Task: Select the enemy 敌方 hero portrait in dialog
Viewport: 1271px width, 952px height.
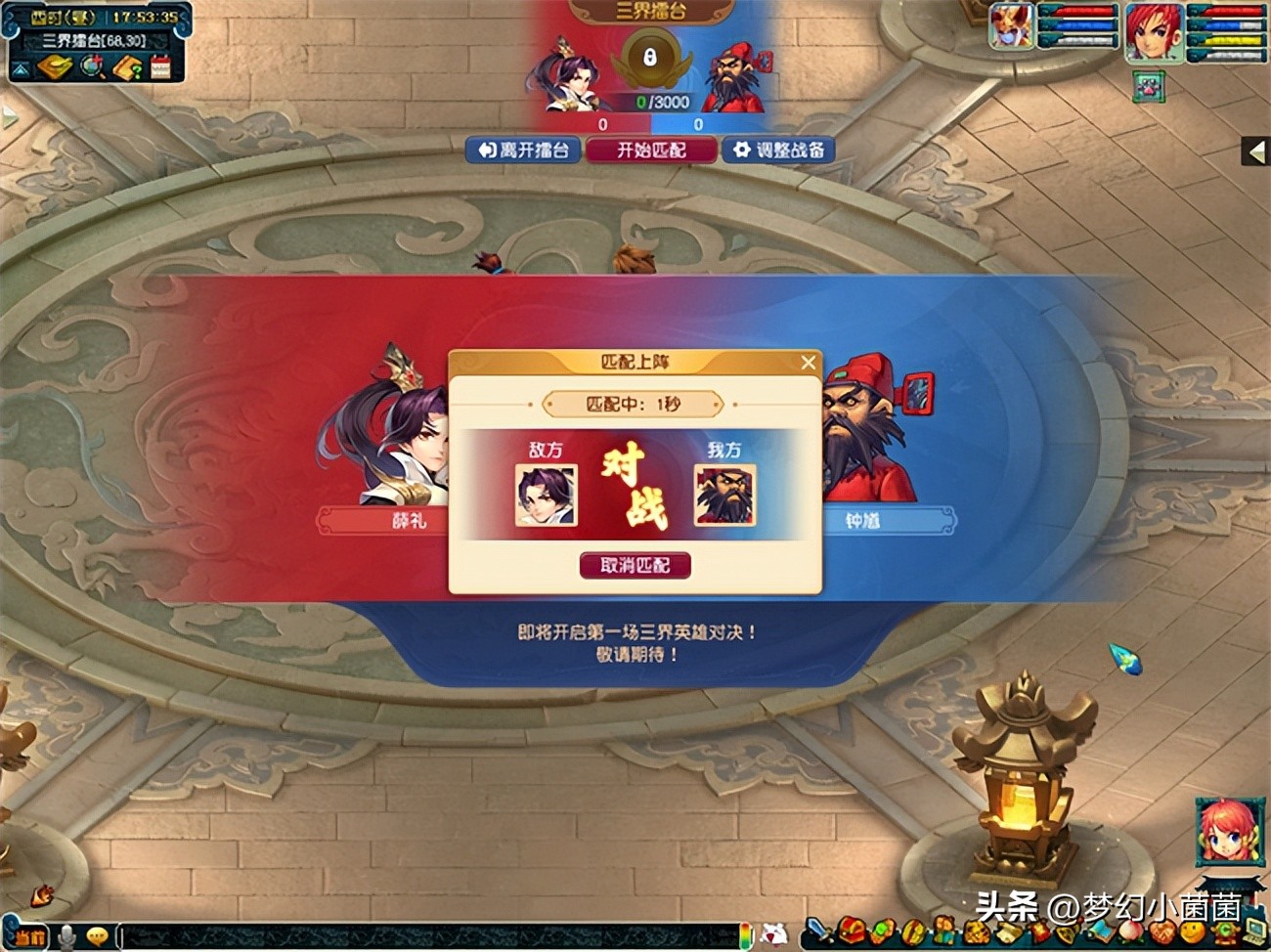Action: point(546,495)
